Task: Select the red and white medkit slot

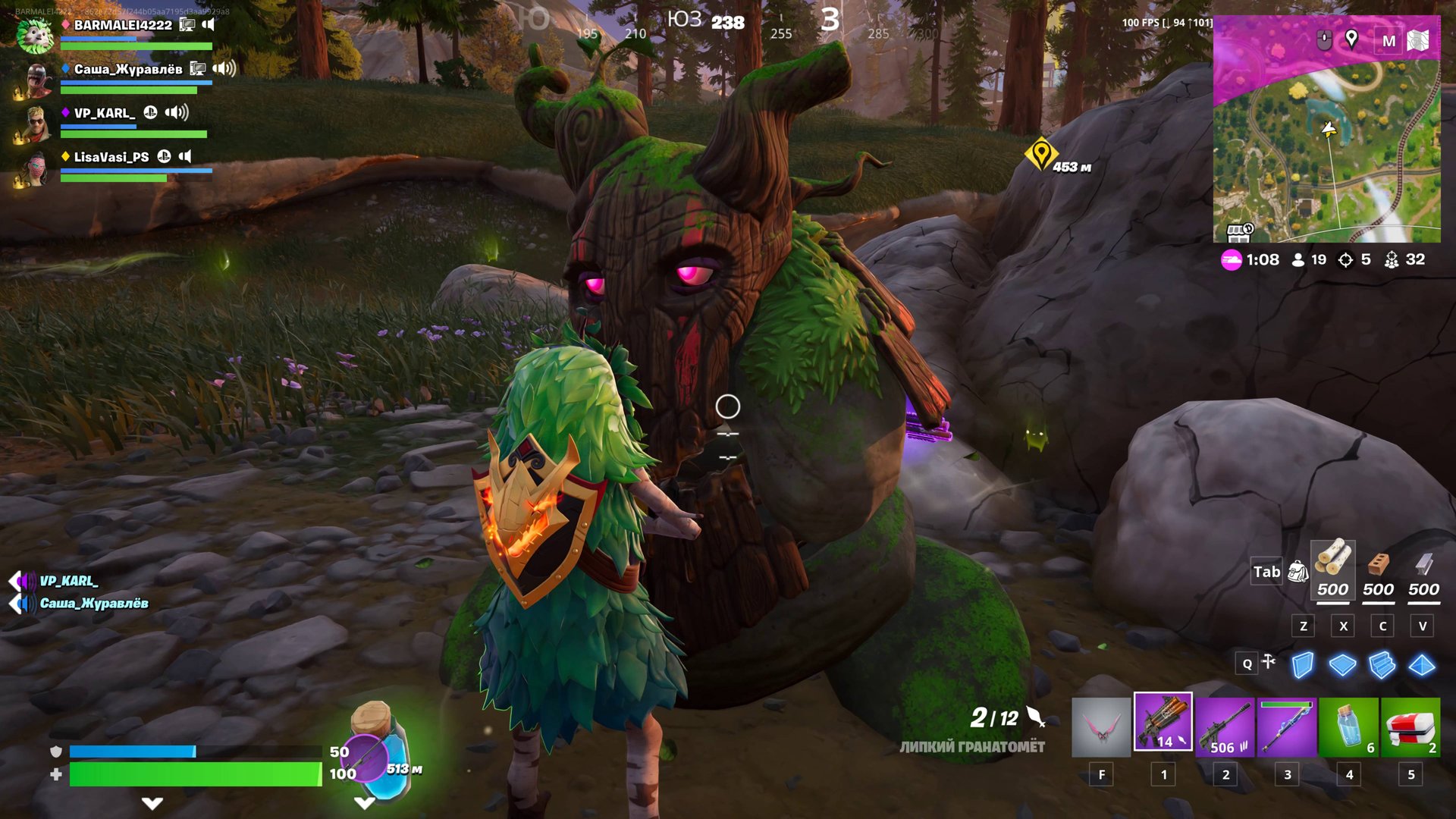Action: pos(1410,726)
